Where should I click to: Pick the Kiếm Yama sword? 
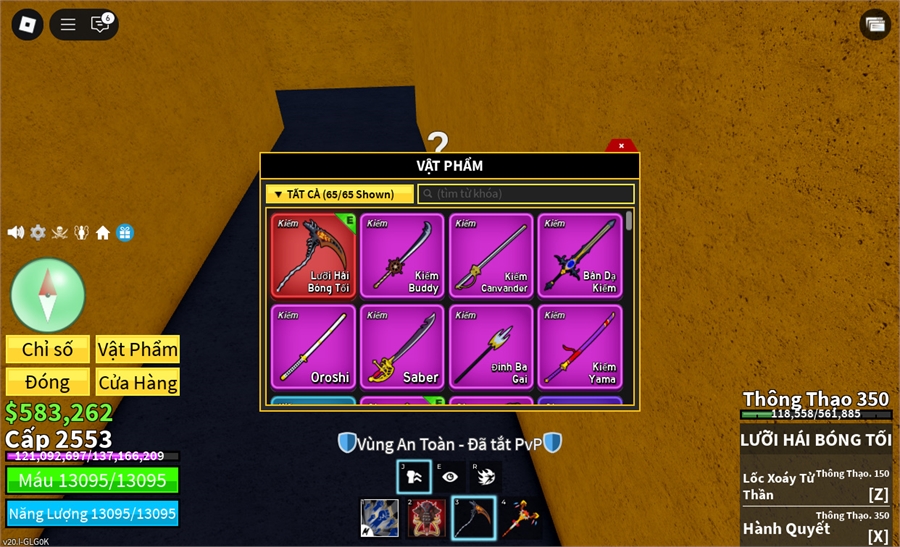click(x=579, y=346)
